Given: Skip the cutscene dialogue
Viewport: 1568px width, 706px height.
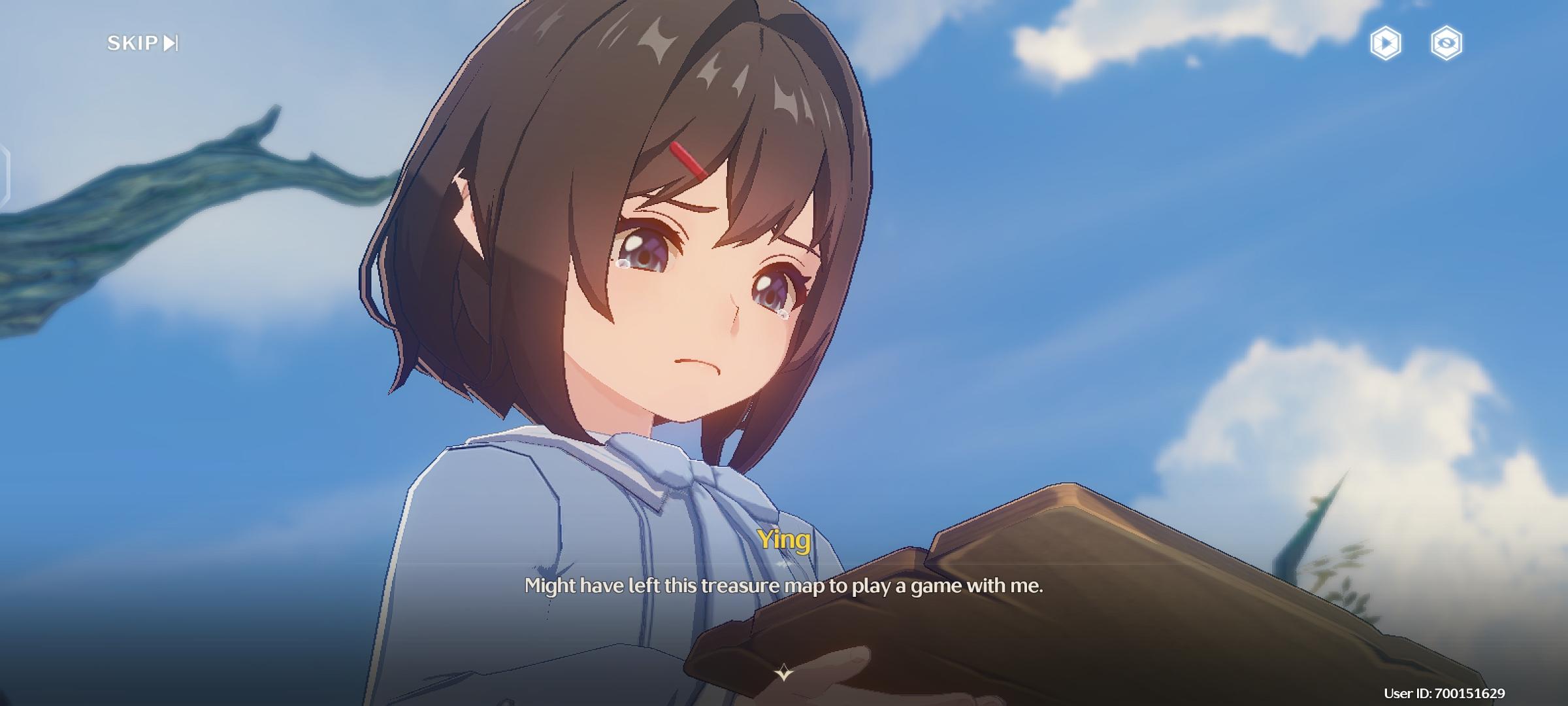Looking at the screenshot, I should point(142,43).
